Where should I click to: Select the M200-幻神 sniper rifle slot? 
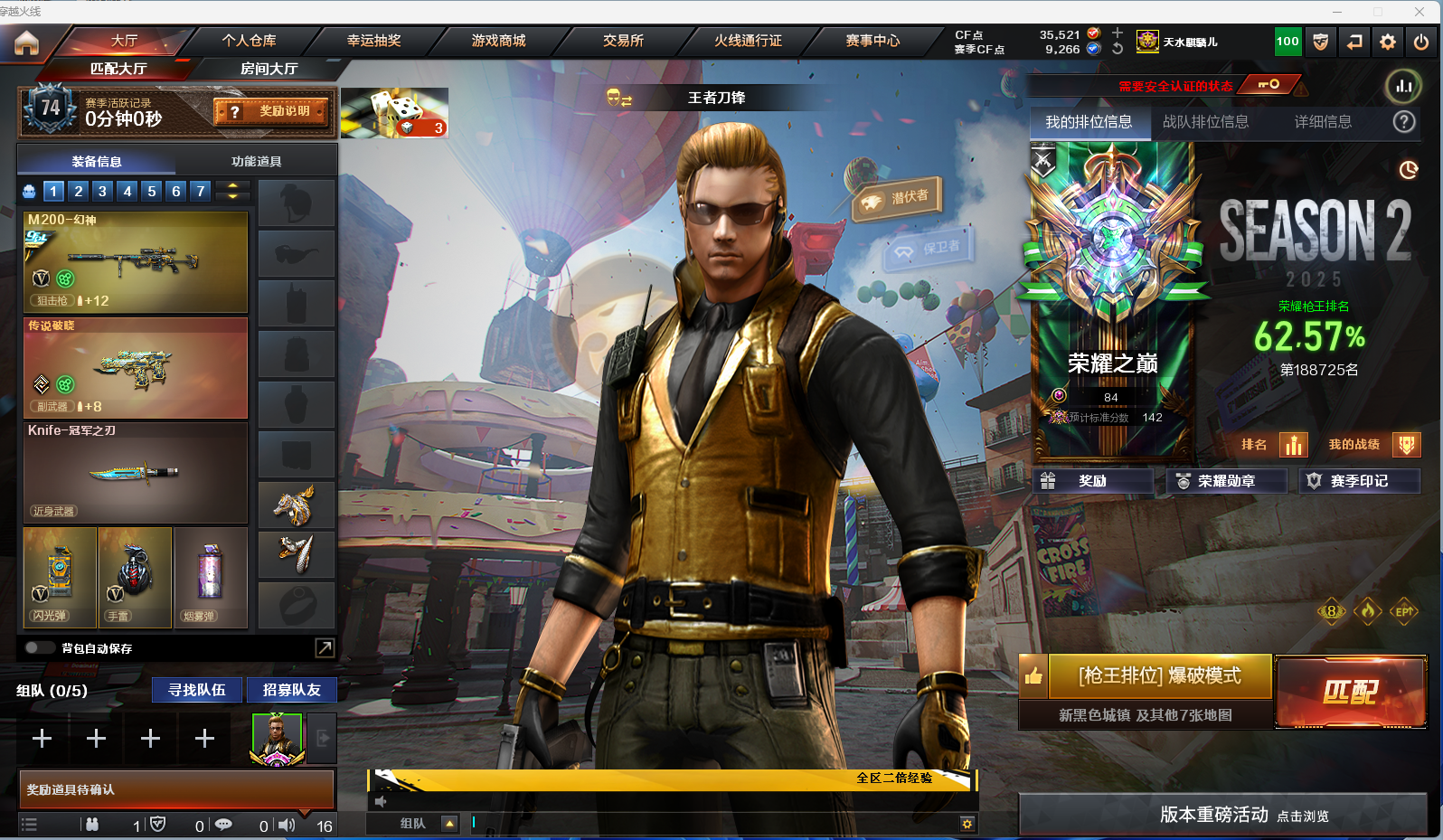(x=136, y=261)
